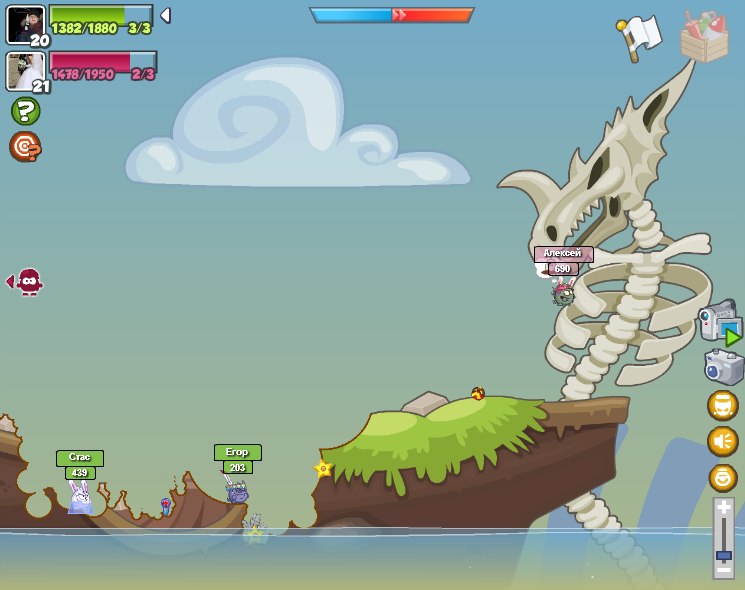Open the green question mark help

click(x=25, y=111)
